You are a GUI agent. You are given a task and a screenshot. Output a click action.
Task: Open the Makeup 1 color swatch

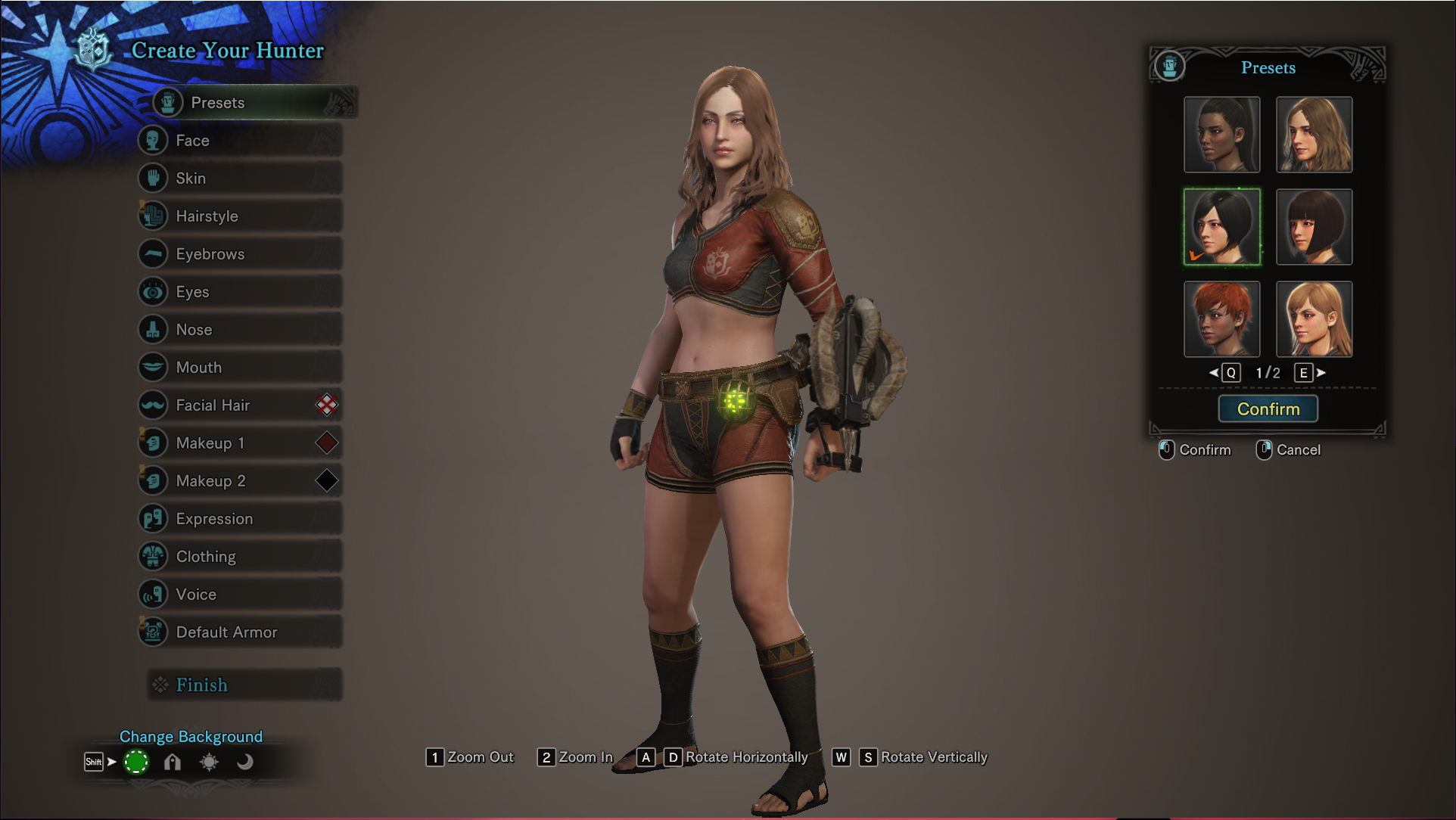(x=325, y=443)
